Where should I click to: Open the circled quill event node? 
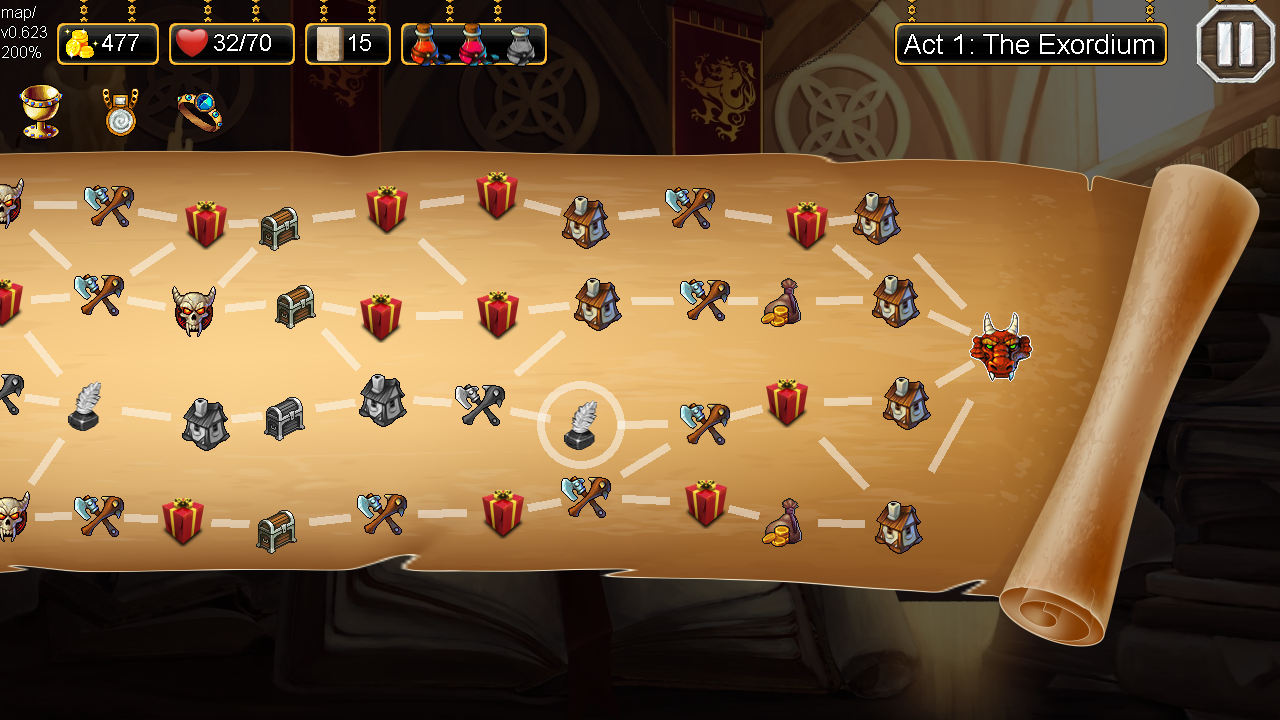[583, 426]
